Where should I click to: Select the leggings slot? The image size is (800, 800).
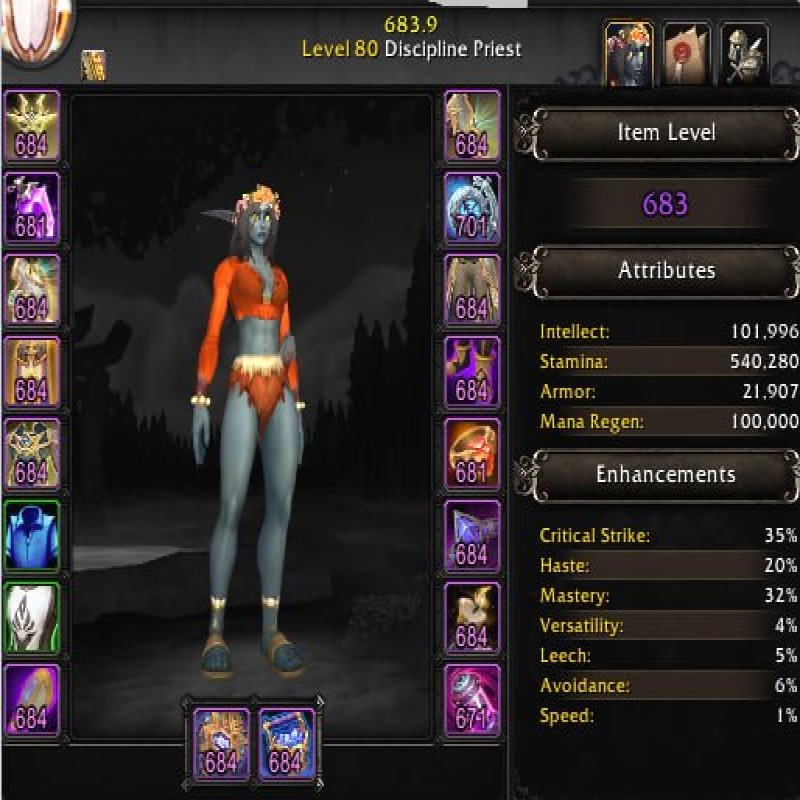472,290
